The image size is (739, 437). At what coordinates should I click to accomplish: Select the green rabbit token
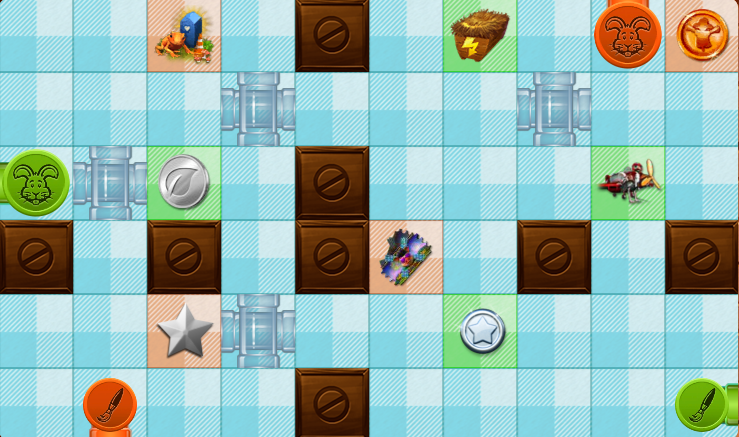pyautogui.click(x=36, y=183)
